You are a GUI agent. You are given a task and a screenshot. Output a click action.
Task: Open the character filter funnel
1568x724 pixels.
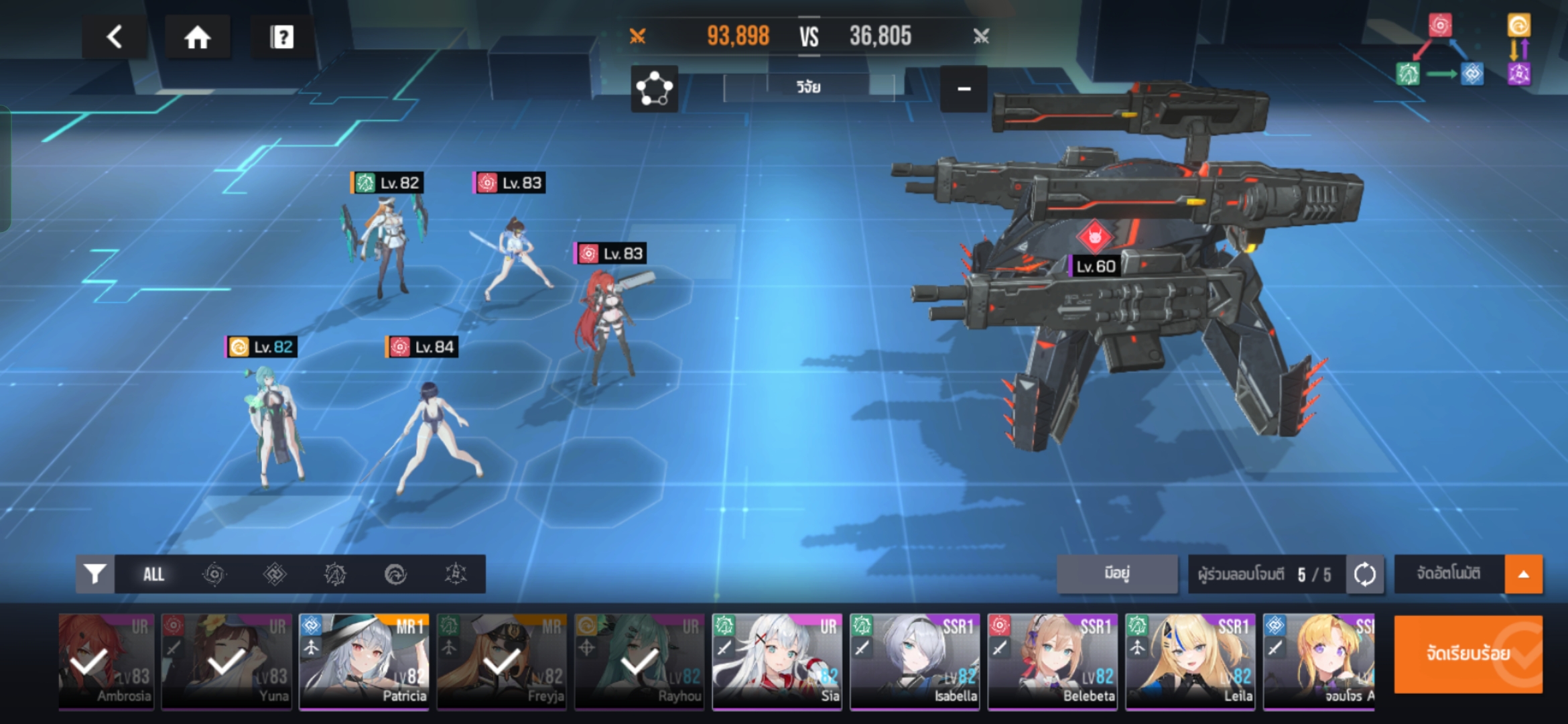point(95,574)
